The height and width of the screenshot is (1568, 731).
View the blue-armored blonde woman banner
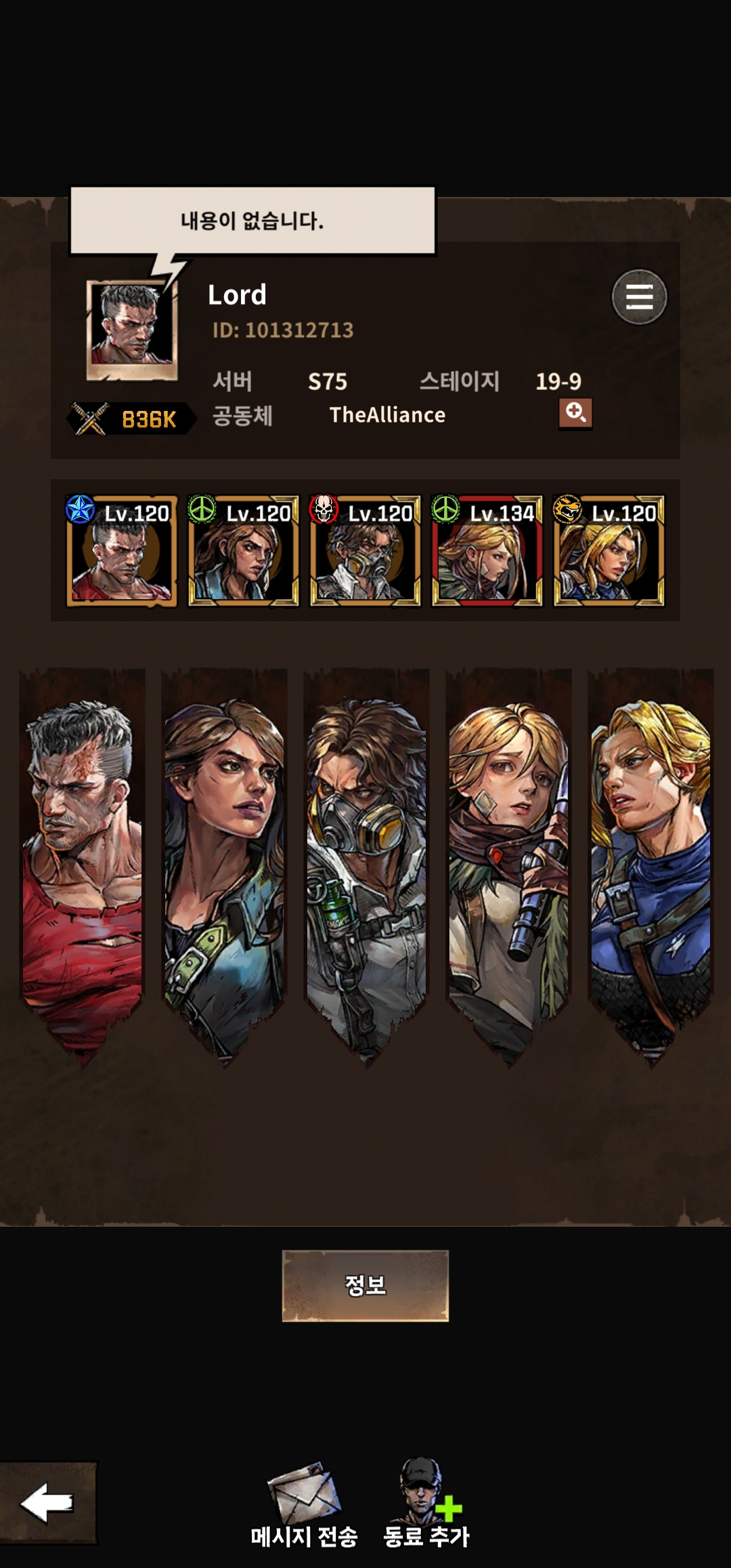[x=650, y=860]
